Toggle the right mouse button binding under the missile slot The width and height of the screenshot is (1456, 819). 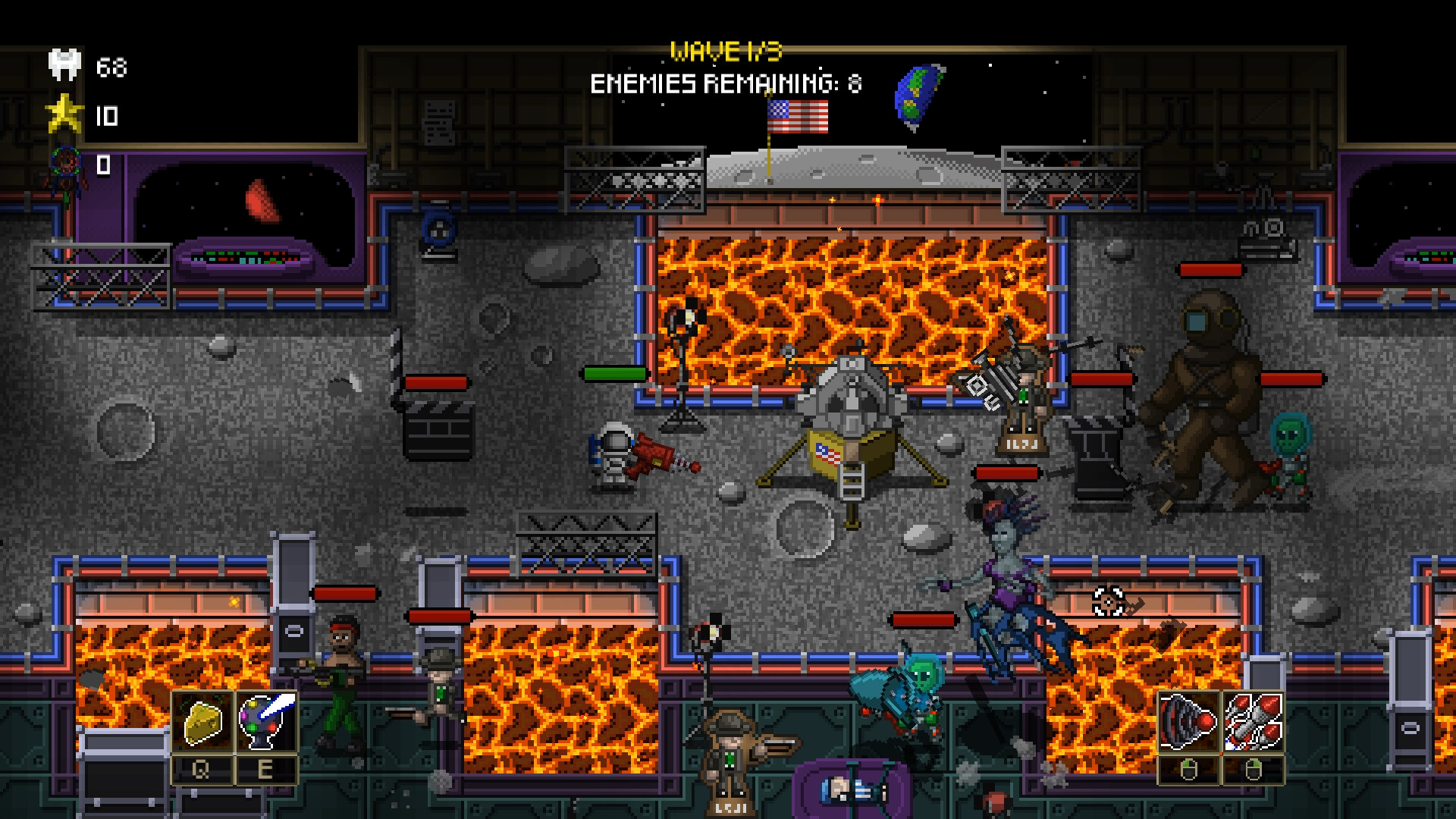point(1254,770)
